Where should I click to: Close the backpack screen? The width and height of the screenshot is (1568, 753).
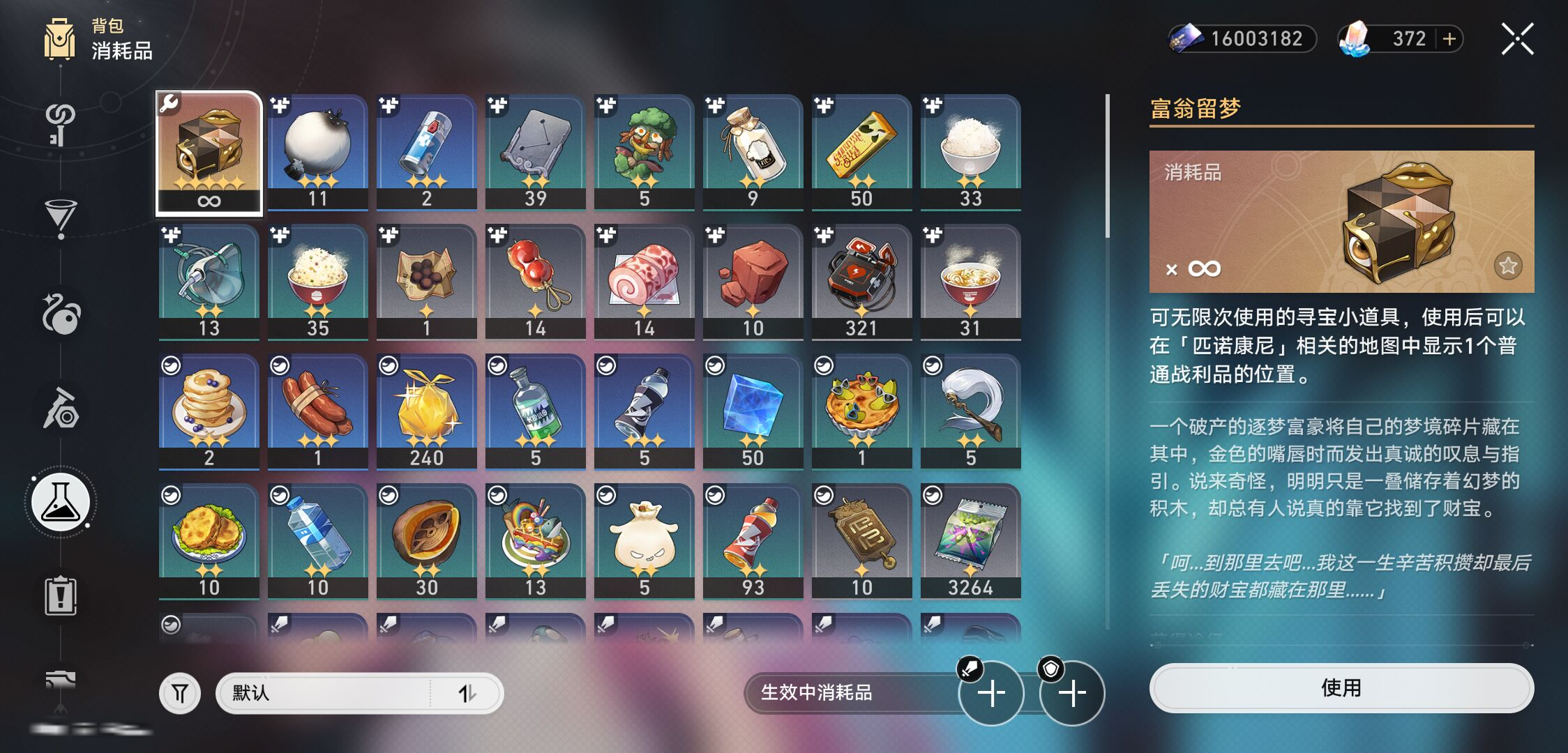coord(1517,39)
